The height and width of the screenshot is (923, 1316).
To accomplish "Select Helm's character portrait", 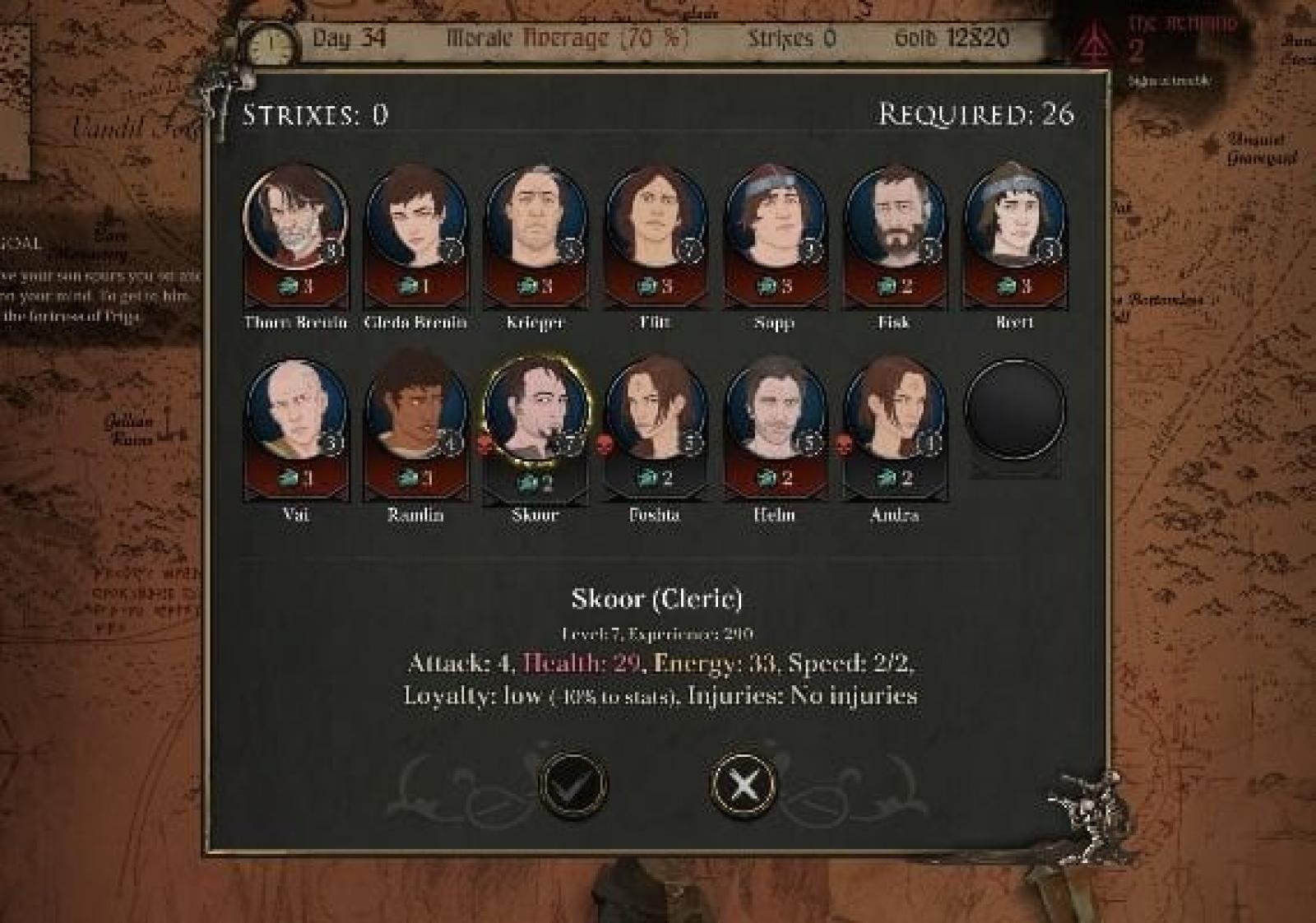I will point(775,410).
